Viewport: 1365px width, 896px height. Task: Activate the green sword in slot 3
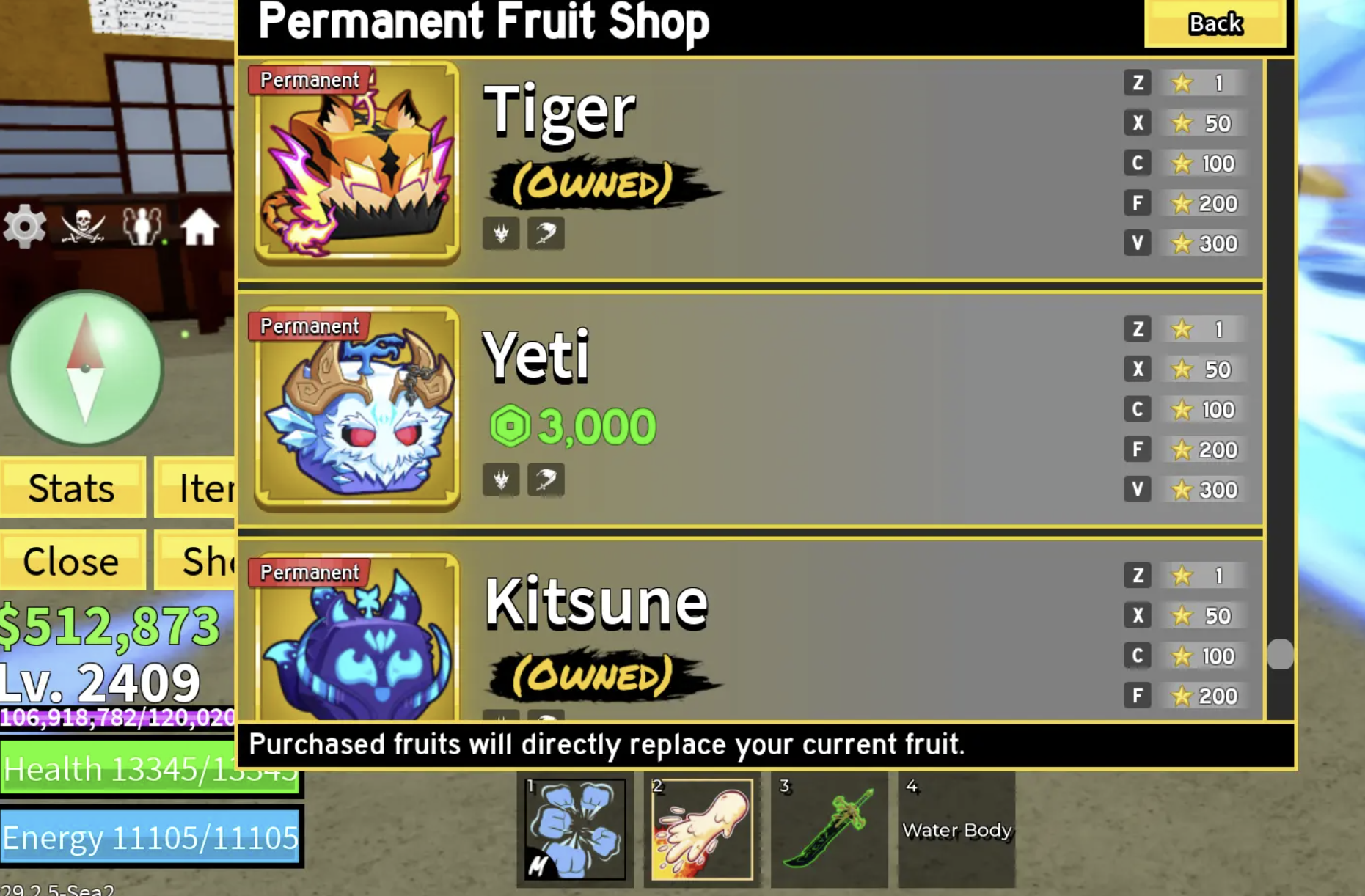pos(830,829)
